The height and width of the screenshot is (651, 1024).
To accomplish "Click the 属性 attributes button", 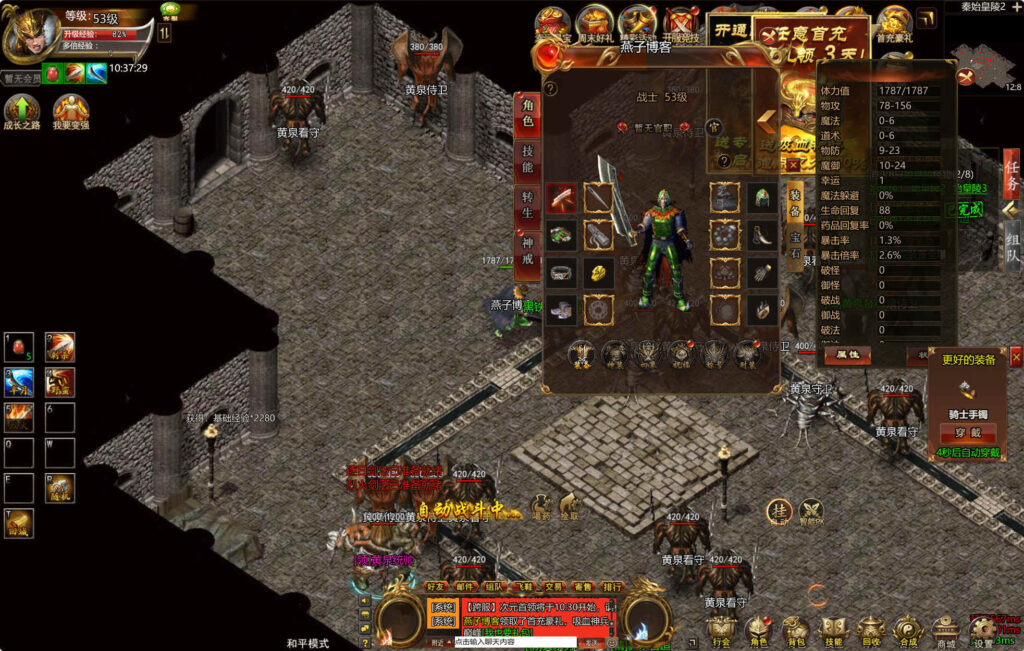I will [847, 354].
